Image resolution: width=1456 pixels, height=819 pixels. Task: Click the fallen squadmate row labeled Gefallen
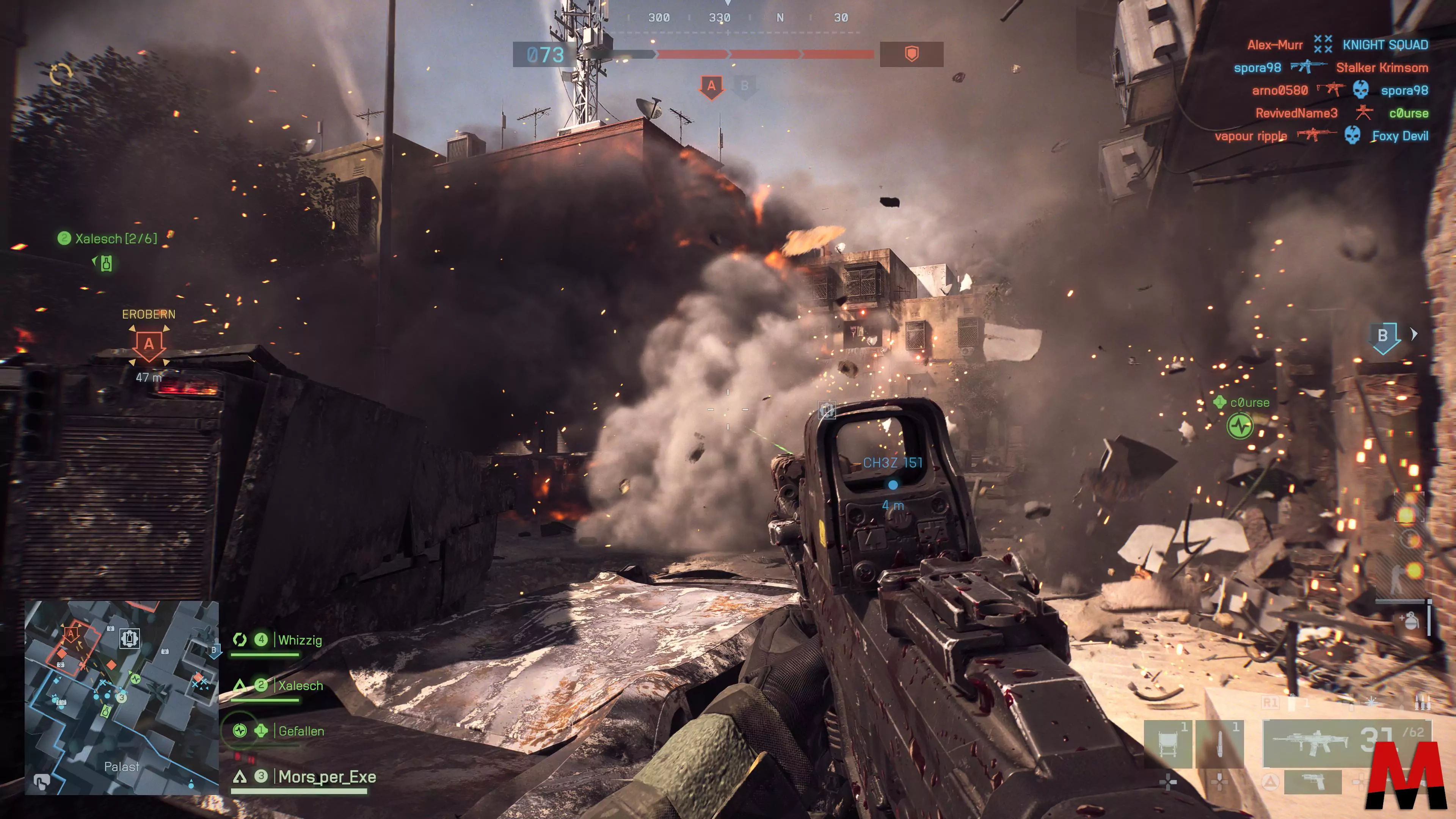pos(301,731)
